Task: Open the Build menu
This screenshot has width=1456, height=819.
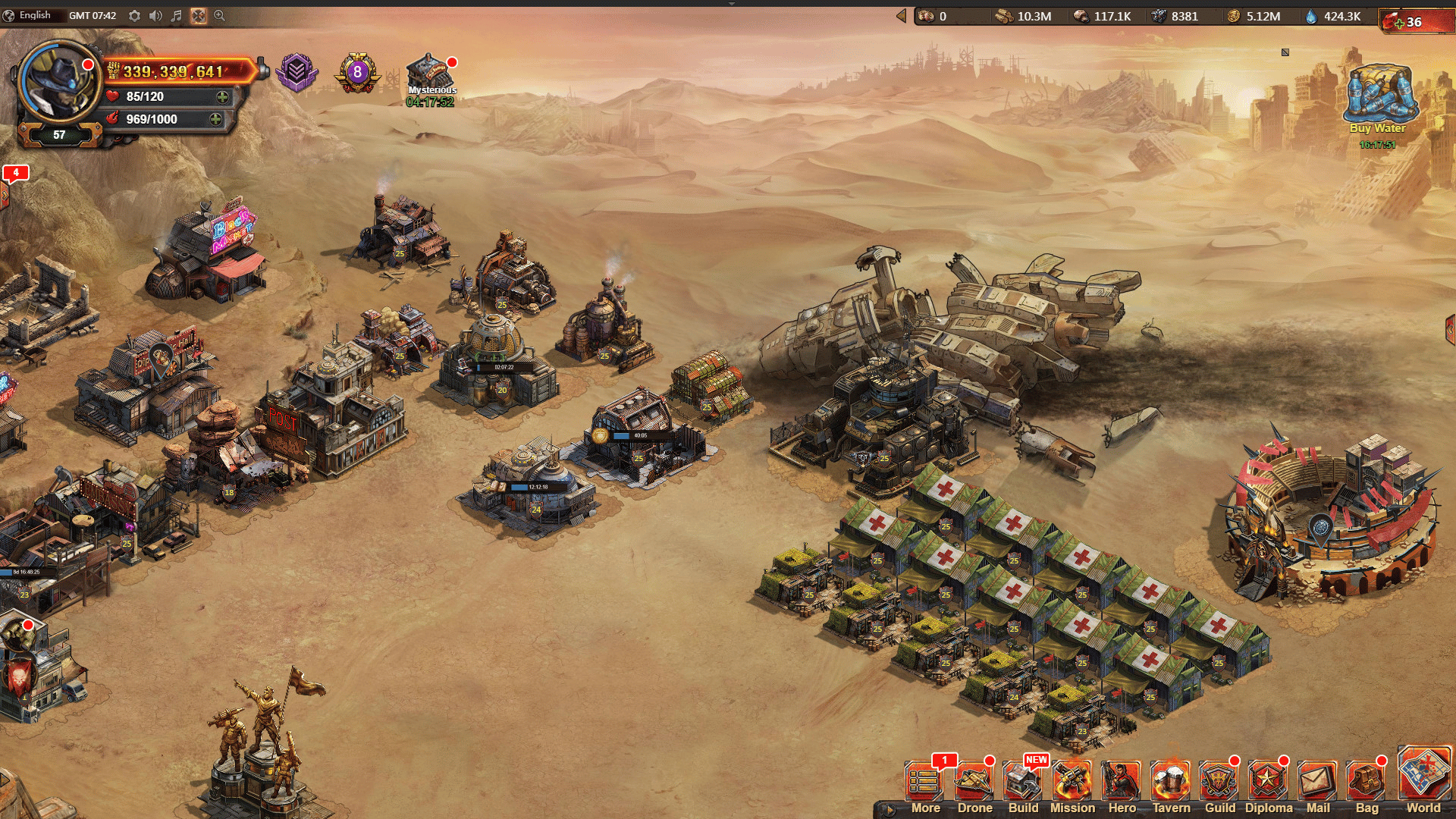Action: point(1023,786)
